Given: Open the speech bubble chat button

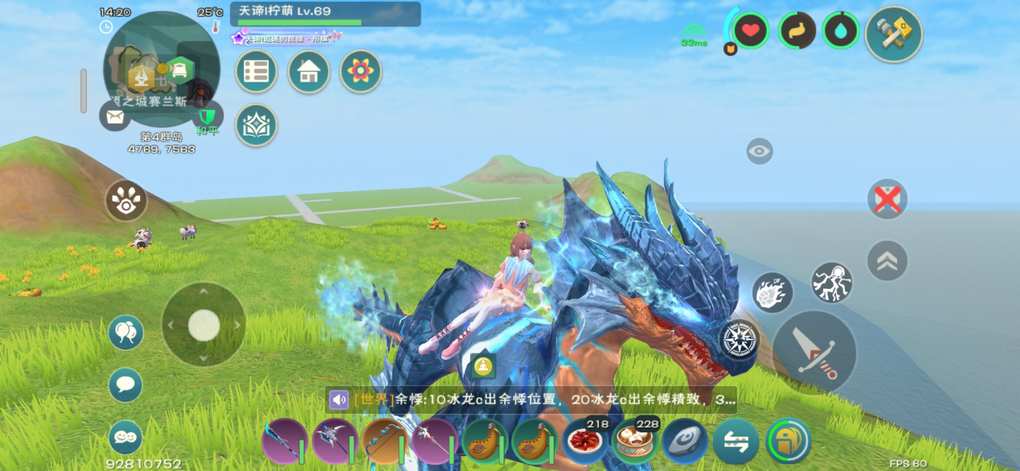Looking at the screenshot, I should tap(126, 385).
